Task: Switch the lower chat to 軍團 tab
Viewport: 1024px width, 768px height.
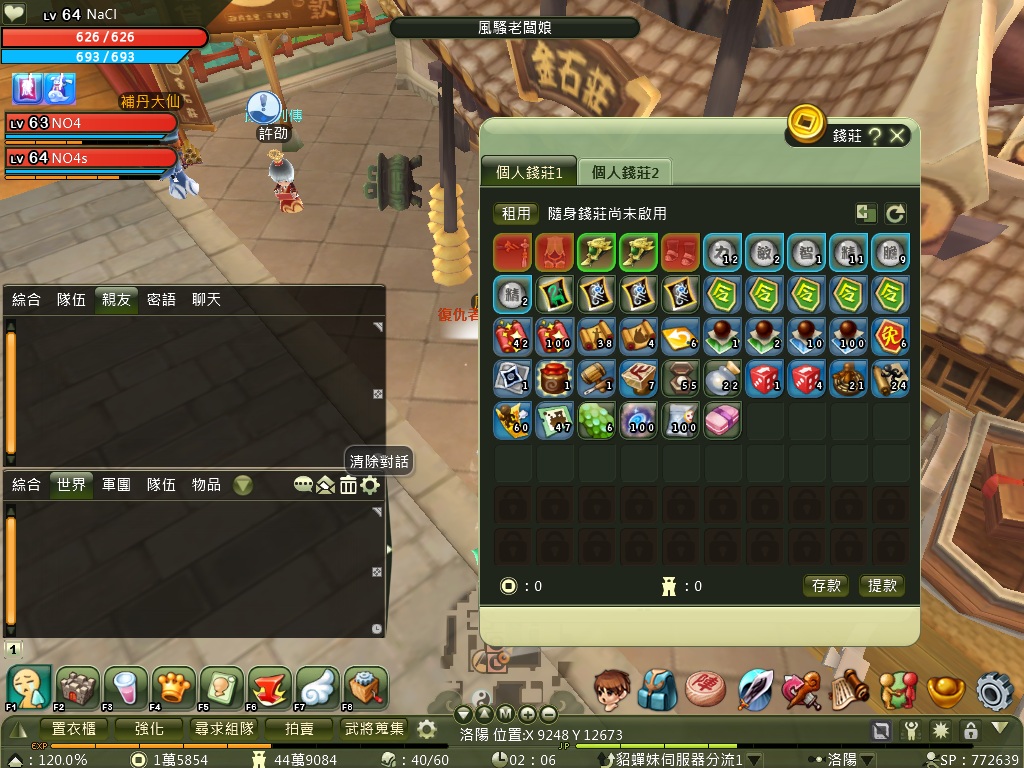Action: (116, 484)
